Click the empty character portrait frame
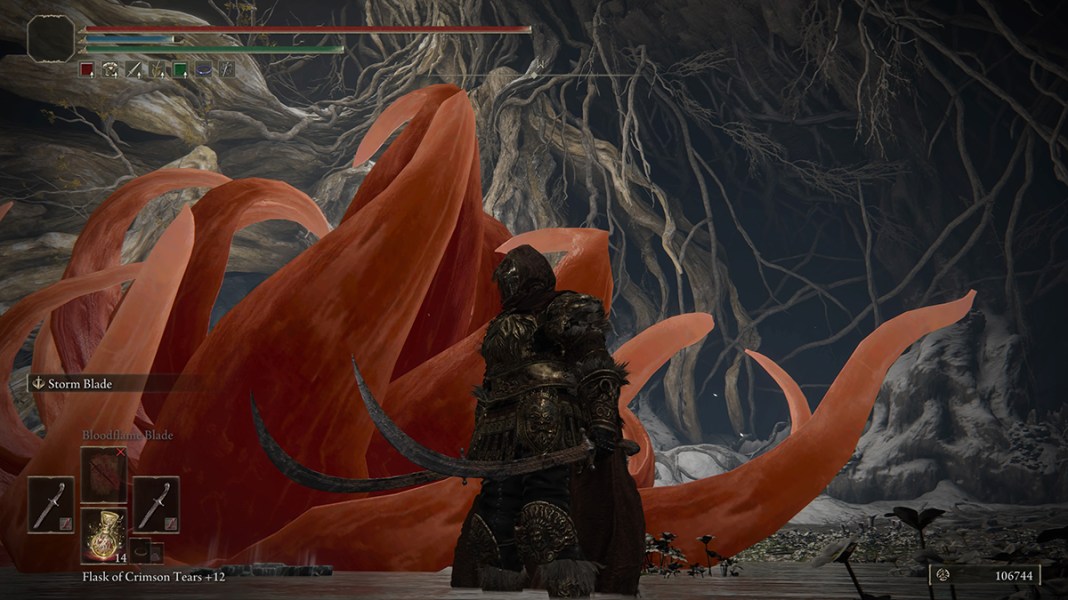This screenshot has width=1068, height=600. click(51, 39)
